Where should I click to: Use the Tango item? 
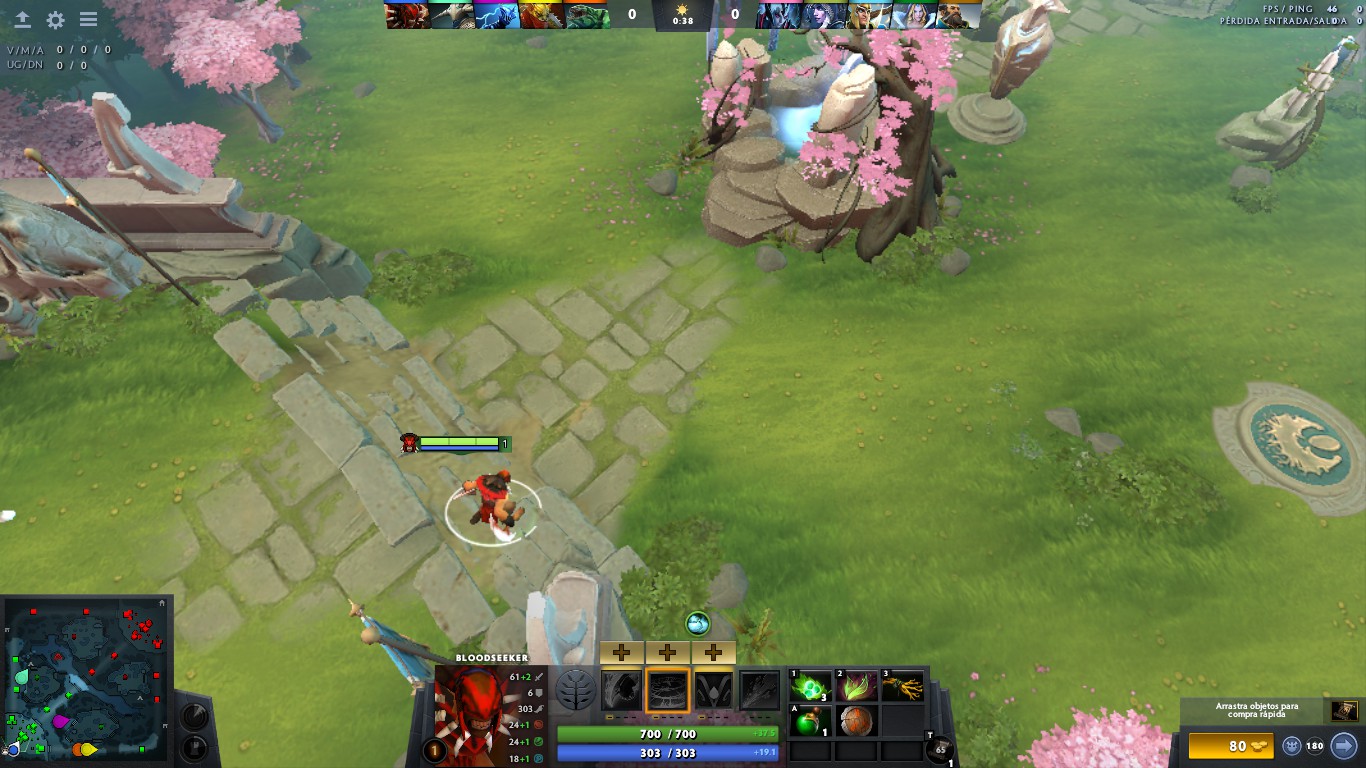click(x=811, y=686)
